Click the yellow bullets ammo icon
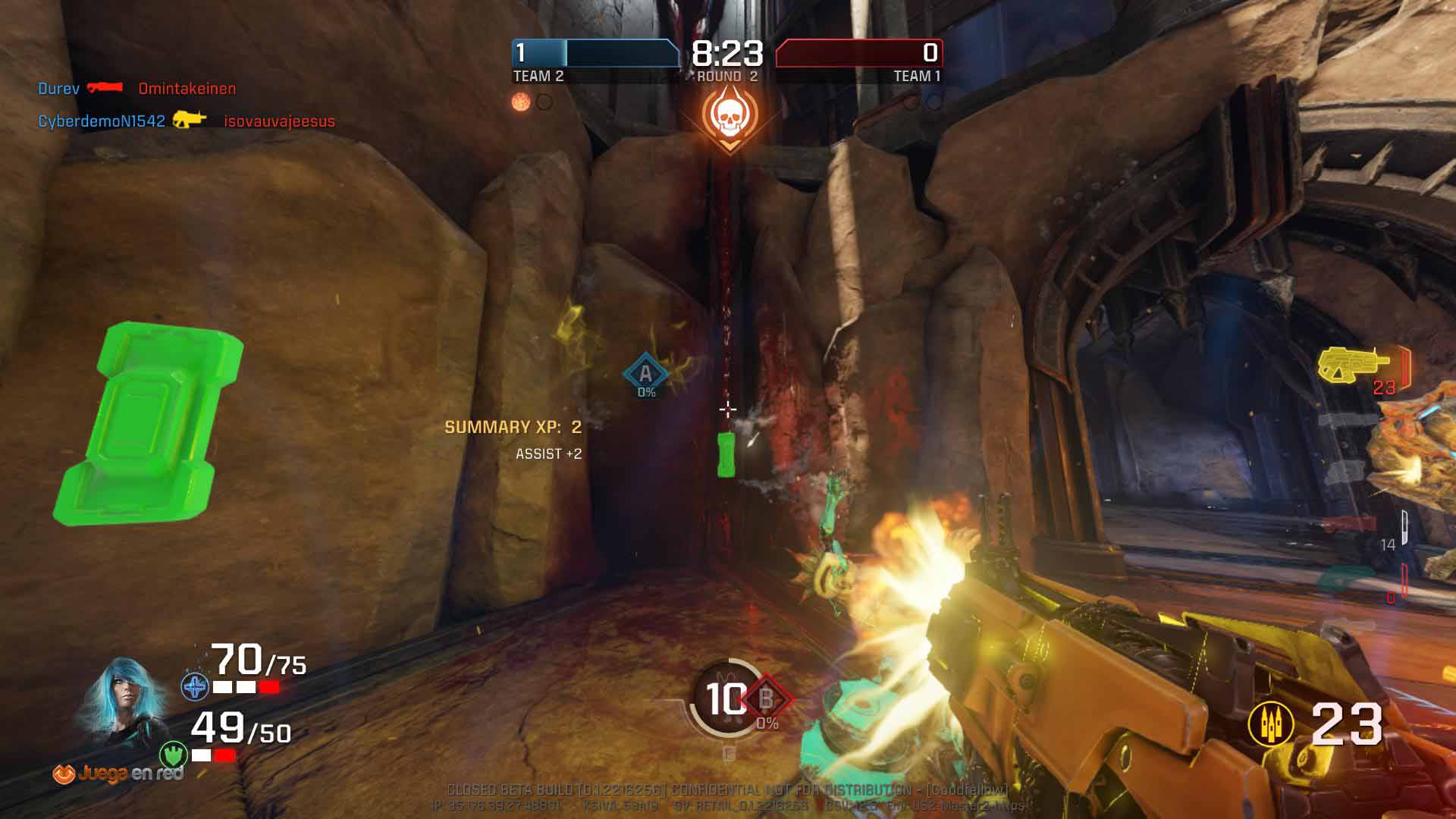Image resolution: width=1456 pixels, height=819 pixels. point(1271,724)
